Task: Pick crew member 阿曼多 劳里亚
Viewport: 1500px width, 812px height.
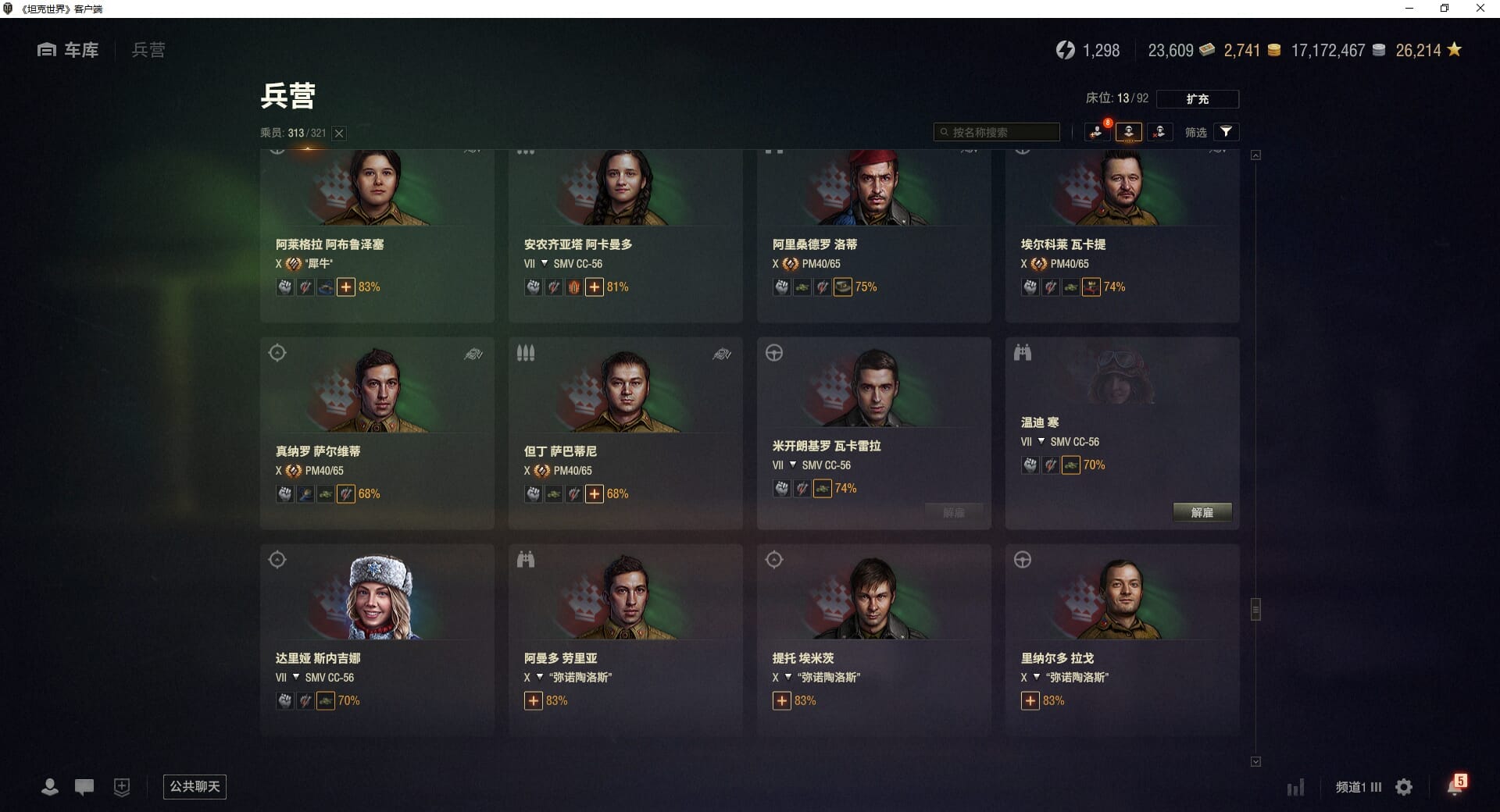Action: tap(625, 640)
